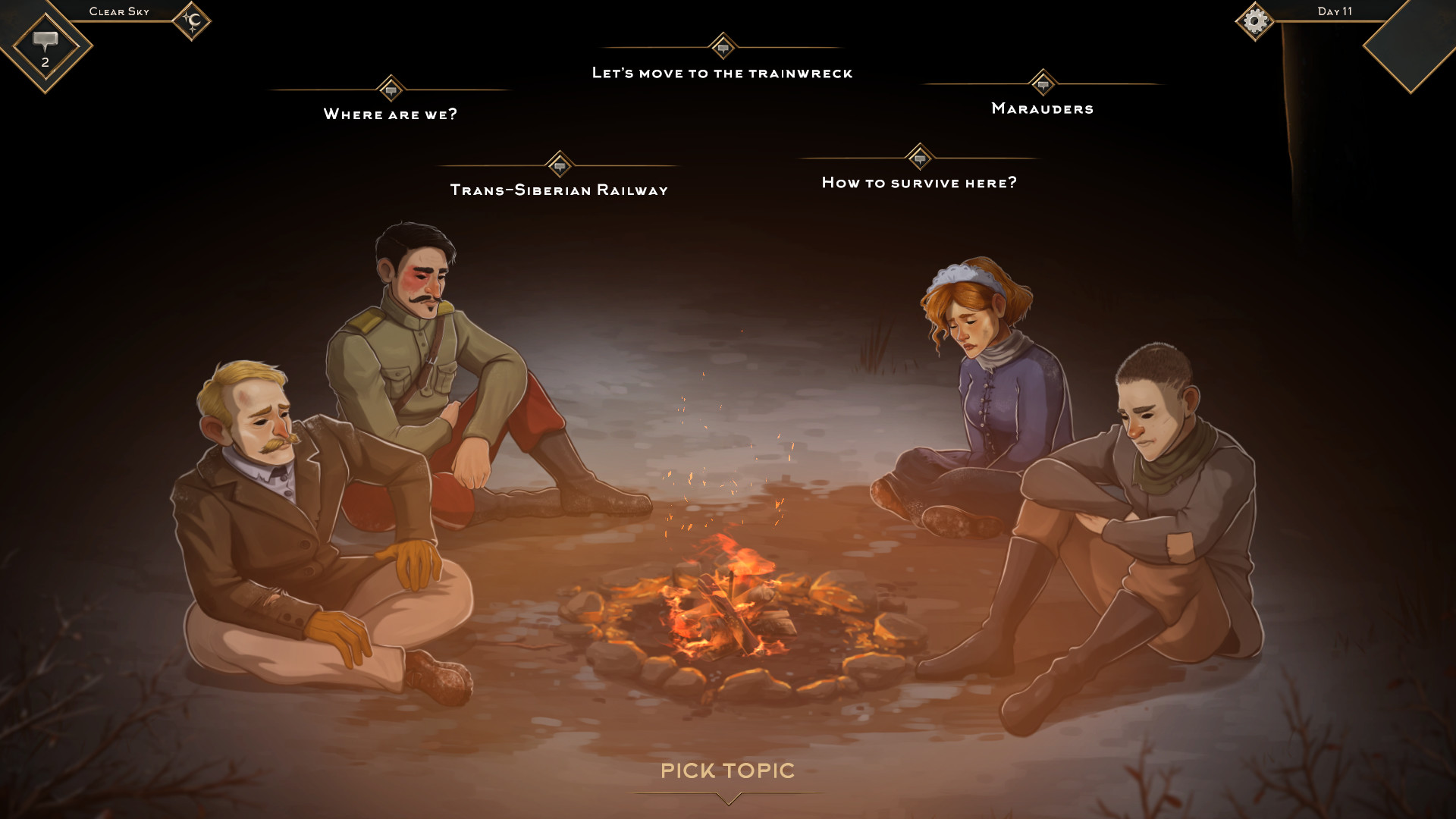Image resolution: width=1456 pixels, height=819 pixels.
Task: Click the Clear Sky weather banner
Action: [x=118, y=11]
